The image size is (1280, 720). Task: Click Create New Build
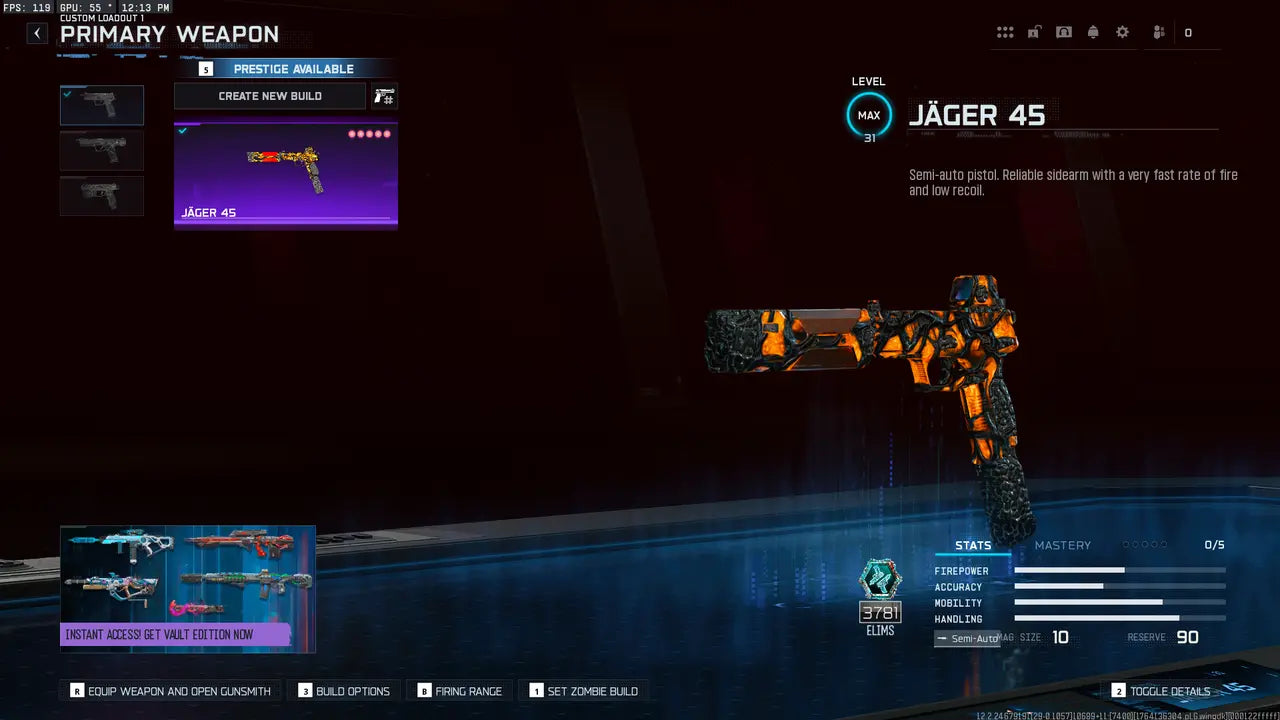tap(269, 95)
